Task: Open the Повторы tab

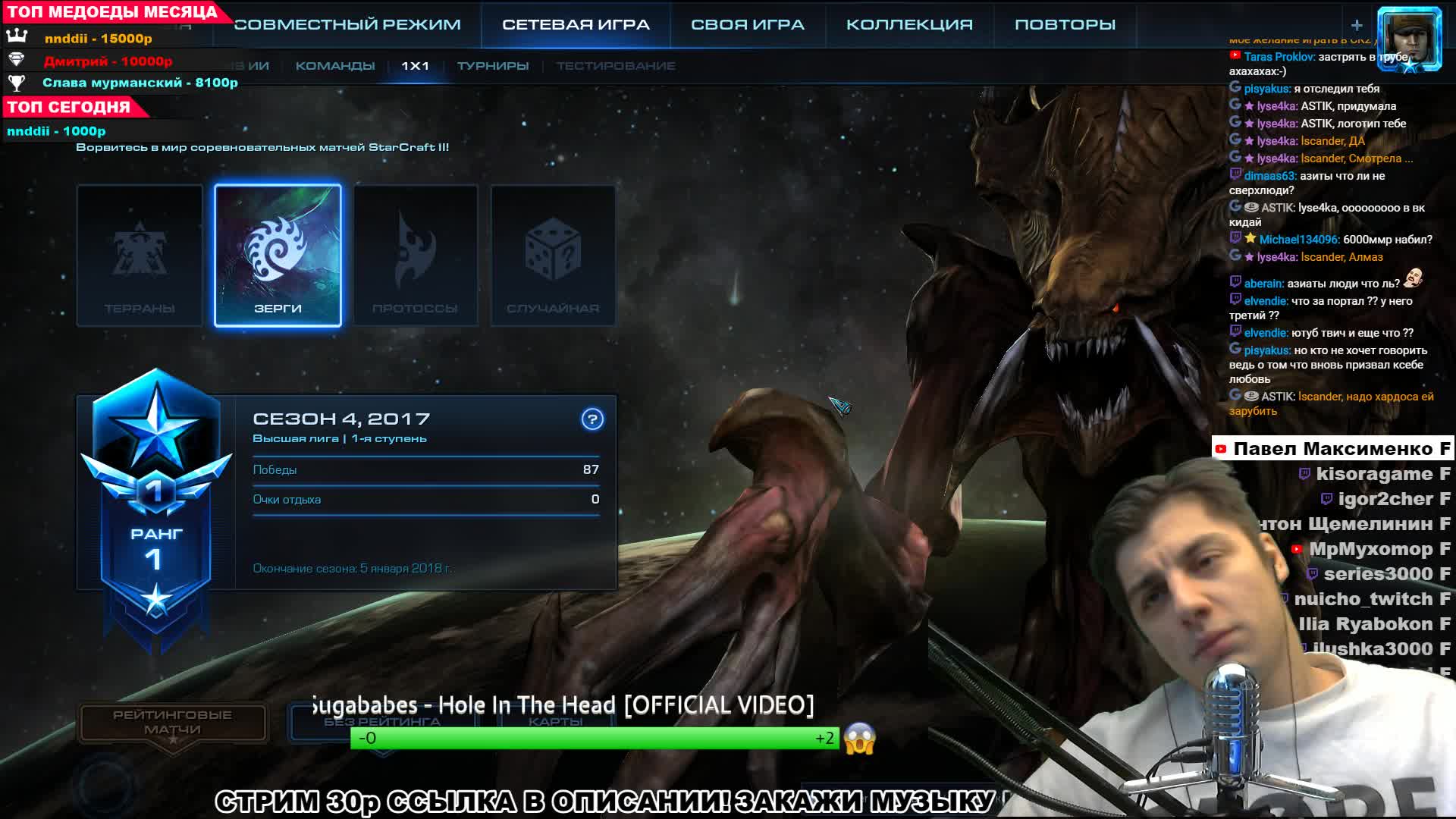Action: coord(1065,24)
